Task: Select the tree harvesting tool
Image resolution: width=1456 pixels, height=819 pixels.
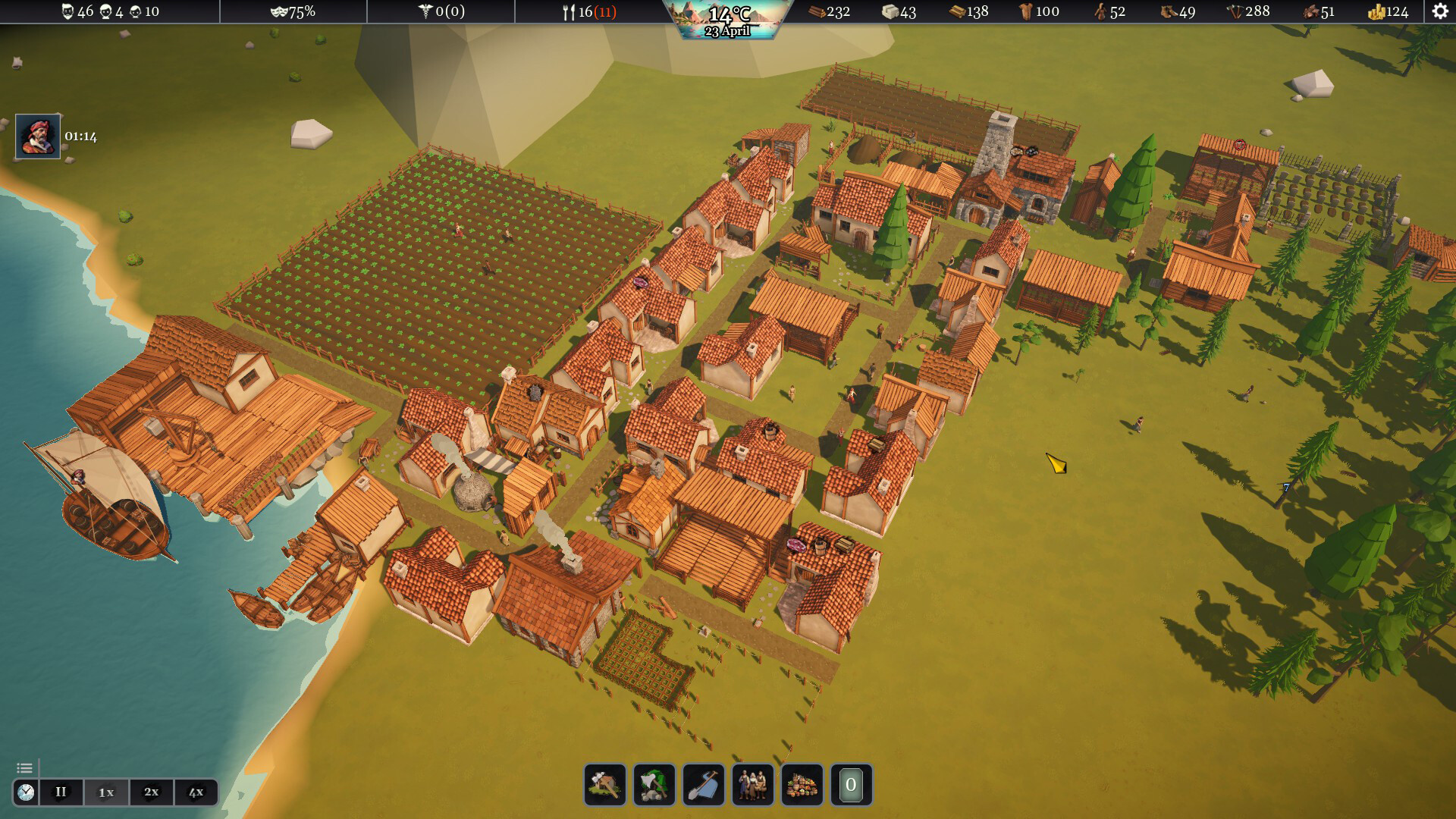Action: 653,785
